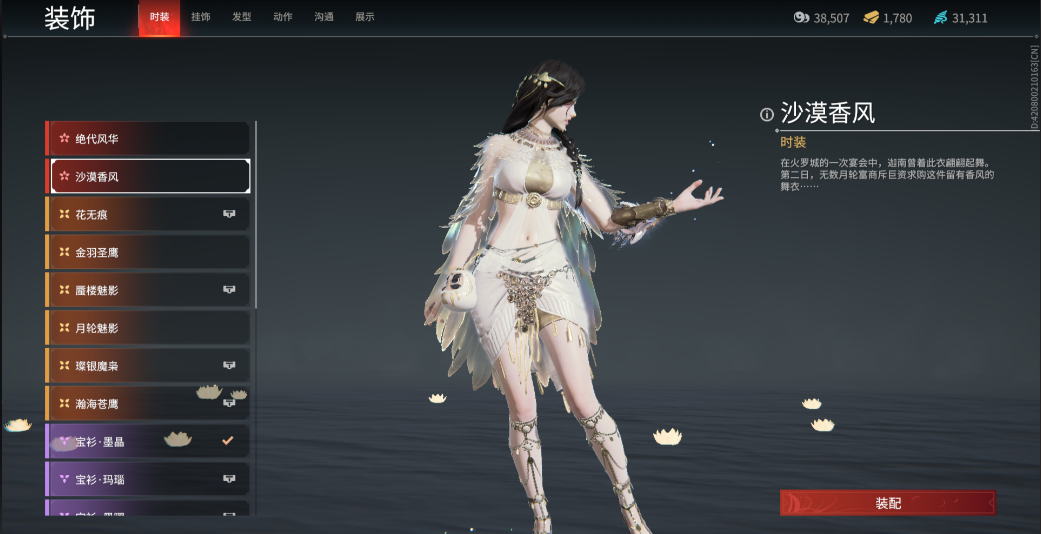This screenshot has width=1041, height=534.
Task: Select the 绝代风华 outfit
Action: click(148, 138)
